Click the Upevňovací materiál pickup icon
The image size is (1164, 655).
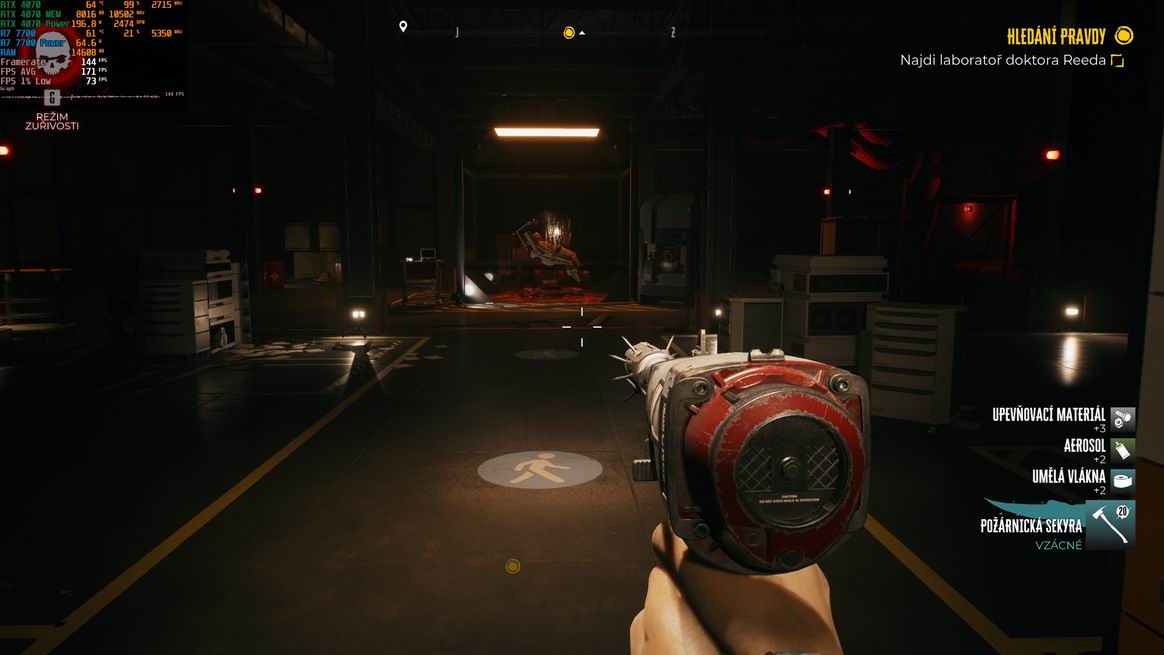coord(1123,418)
